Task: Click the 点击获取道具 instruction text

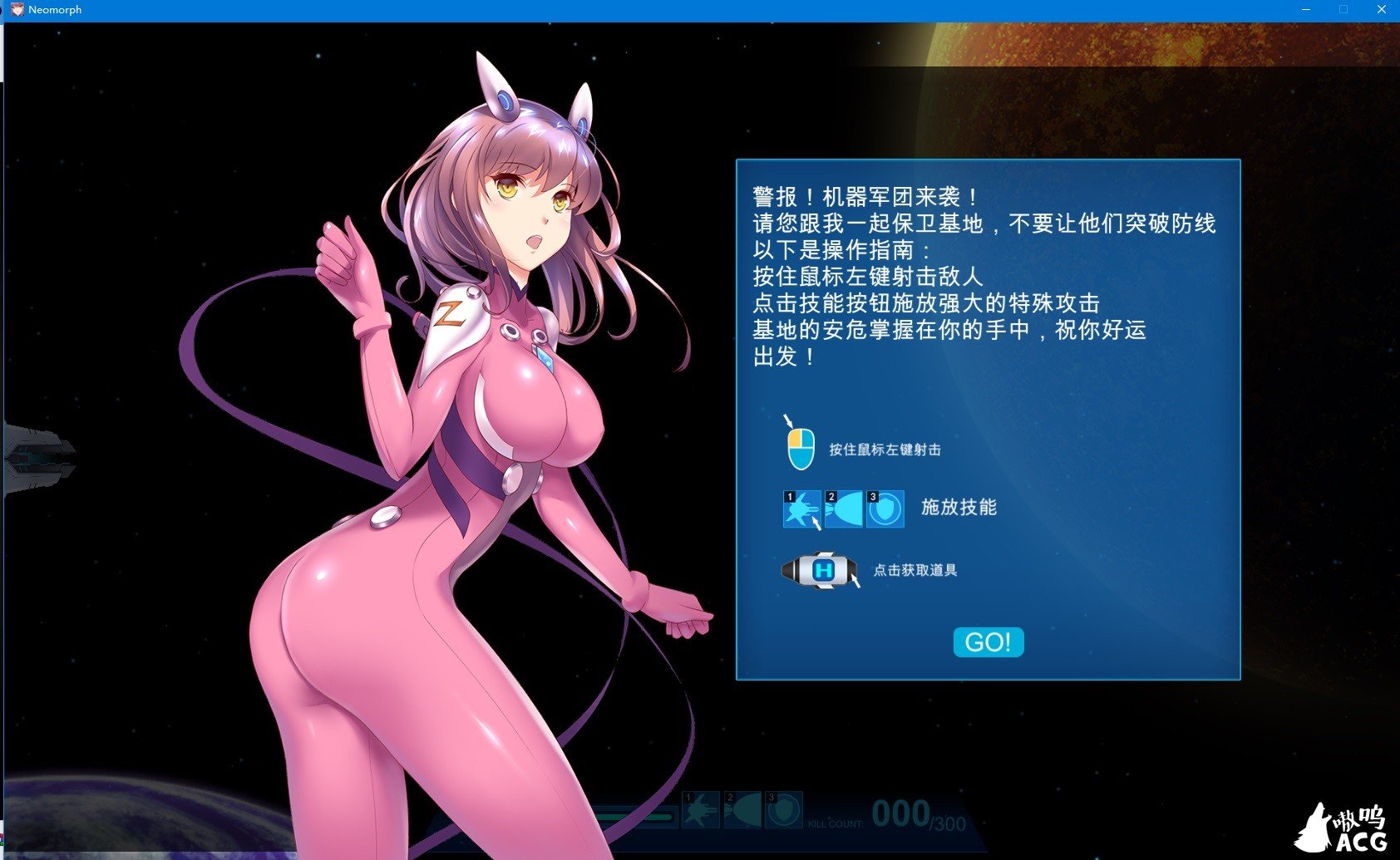Action: pyautogui.click(x=915, y=571)
